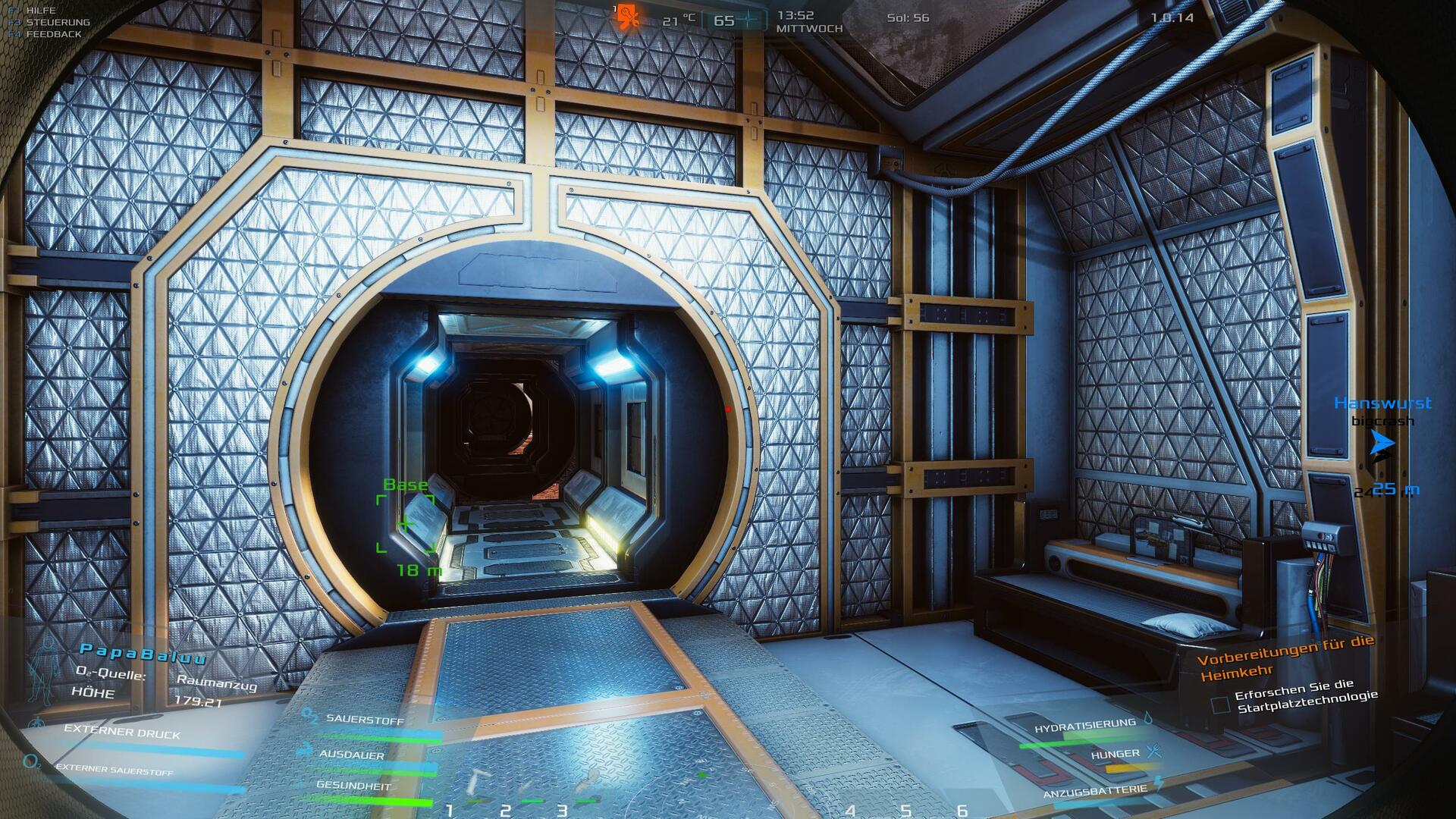Open the Vorbereitungen für die Heimkehr objective
The height and width of the screenshot is (819, 1456).
click(1285, 658)
